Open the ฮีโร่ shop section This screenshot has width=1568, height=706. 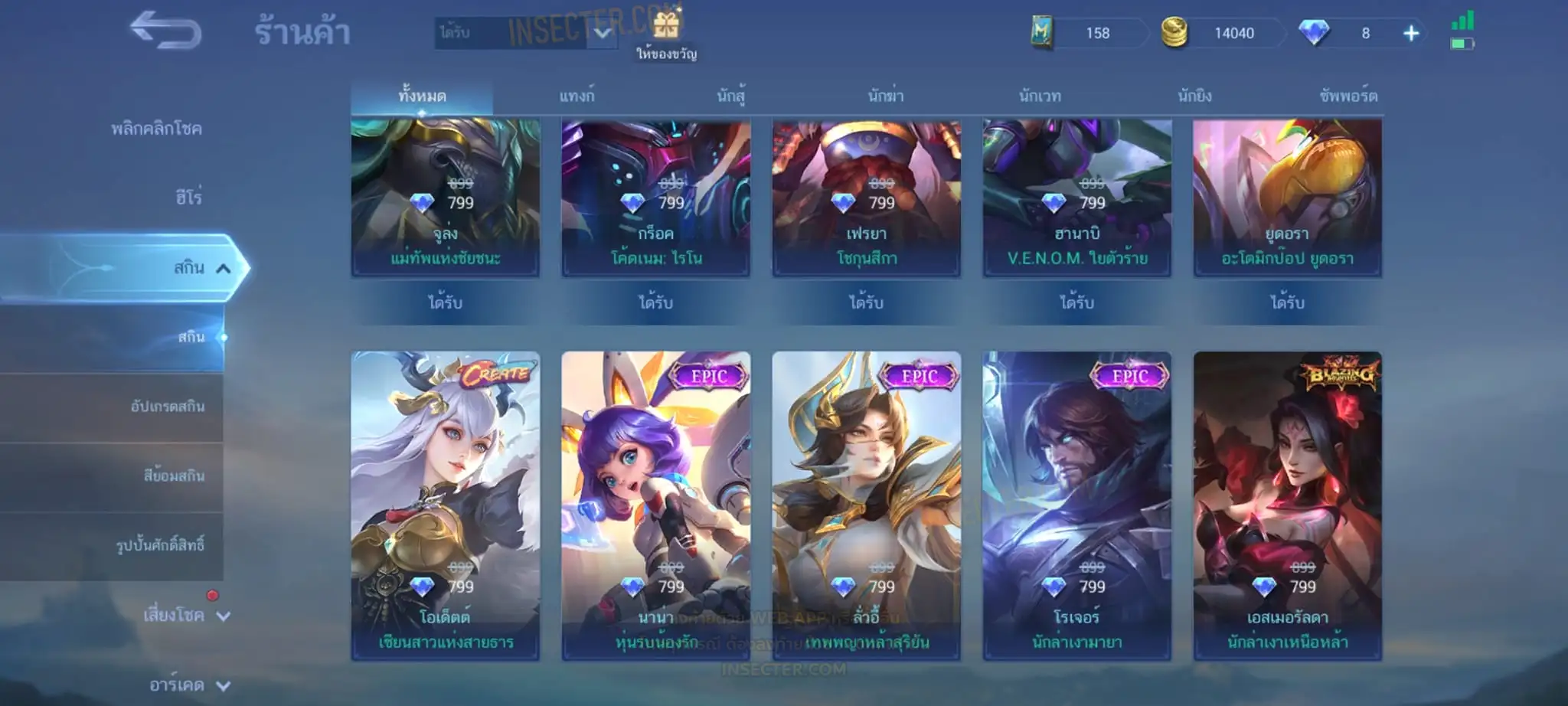click(x=188, y=198)
